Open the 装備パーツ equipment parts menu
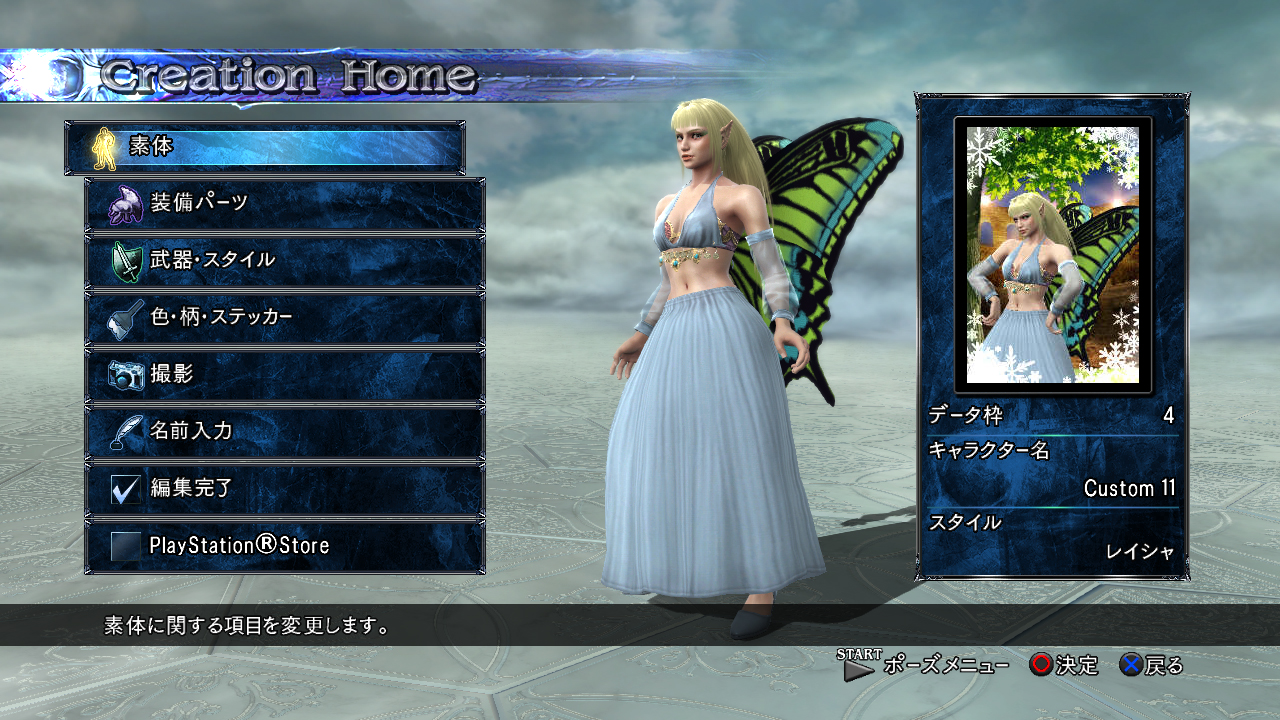This screenshot has height=720, width=1280. pos(285,204)
